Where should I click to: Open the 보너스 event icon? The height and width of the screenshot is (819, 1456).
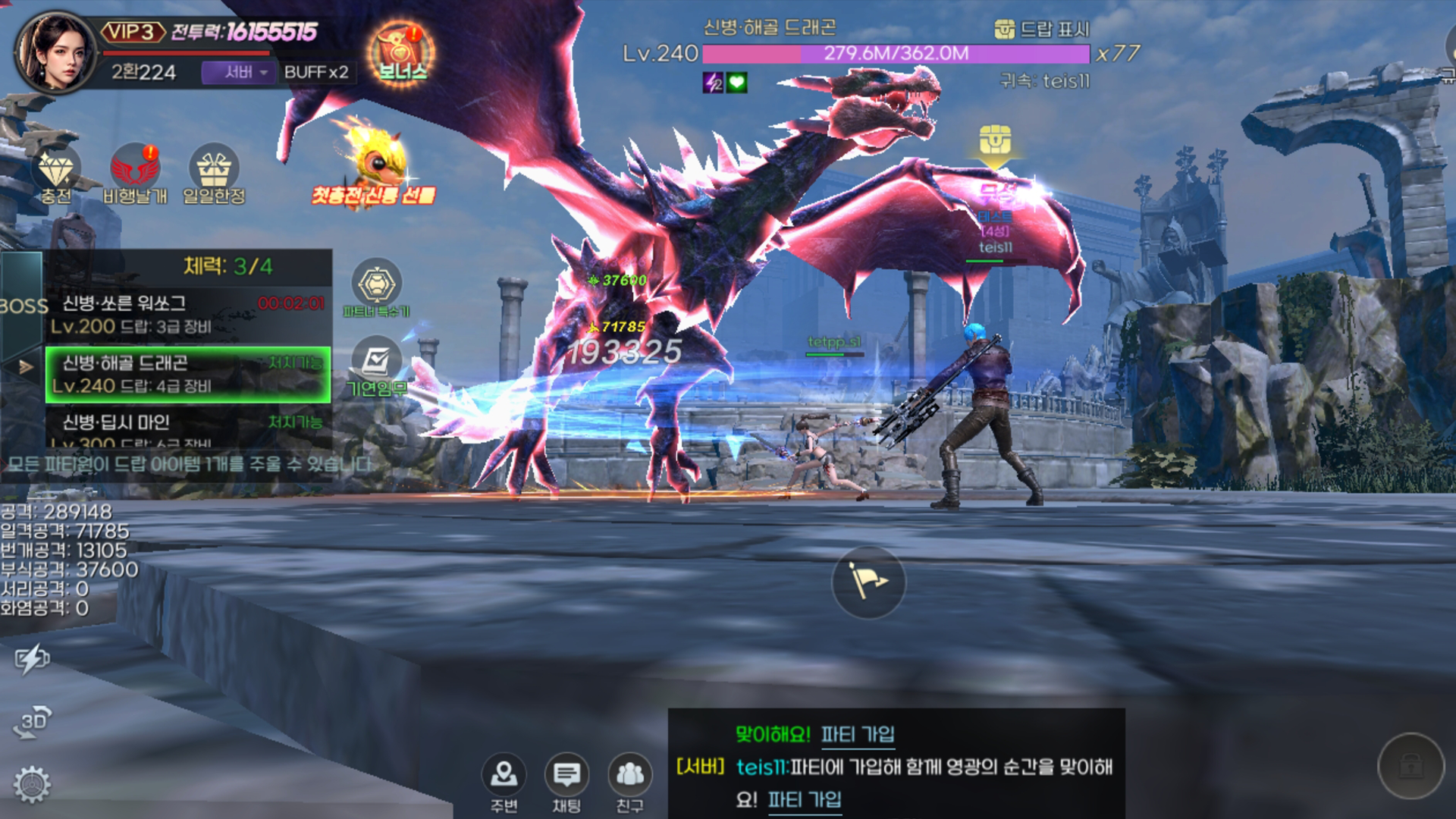[x=400, y=51]
